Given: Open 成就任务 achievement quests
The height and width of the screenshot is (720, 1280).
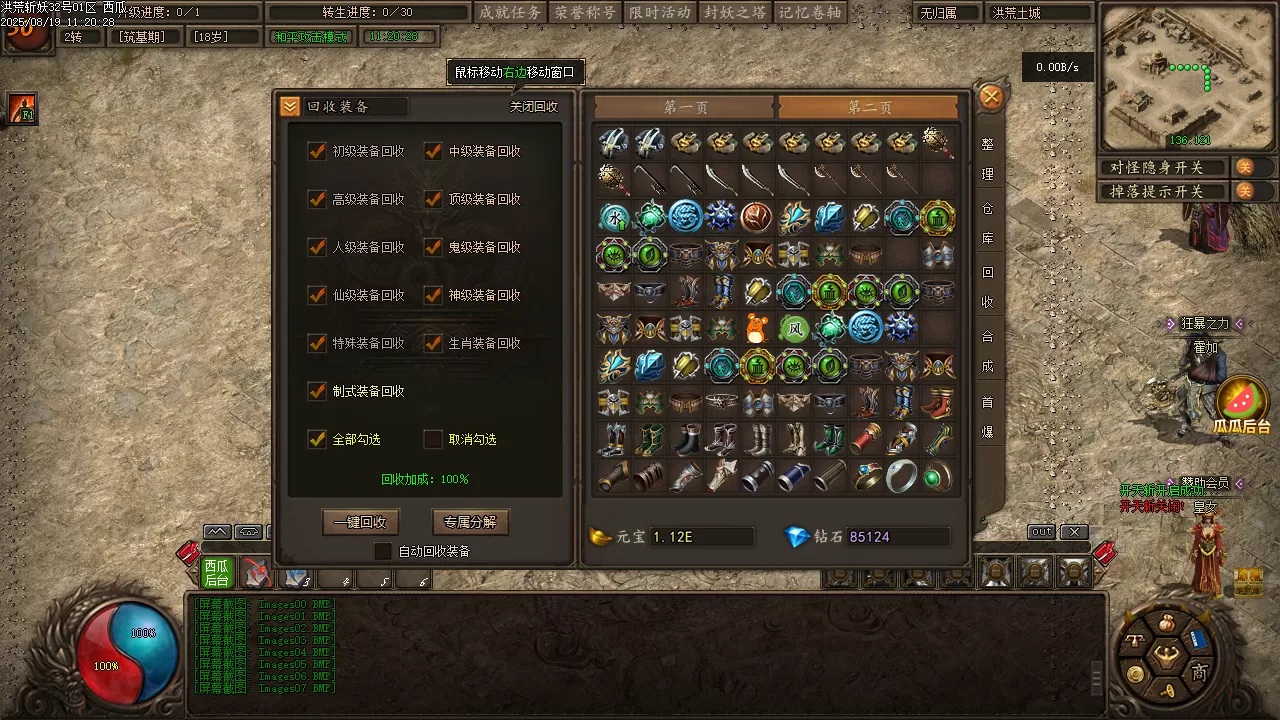Looking at the screenshot, I should 510,12.
